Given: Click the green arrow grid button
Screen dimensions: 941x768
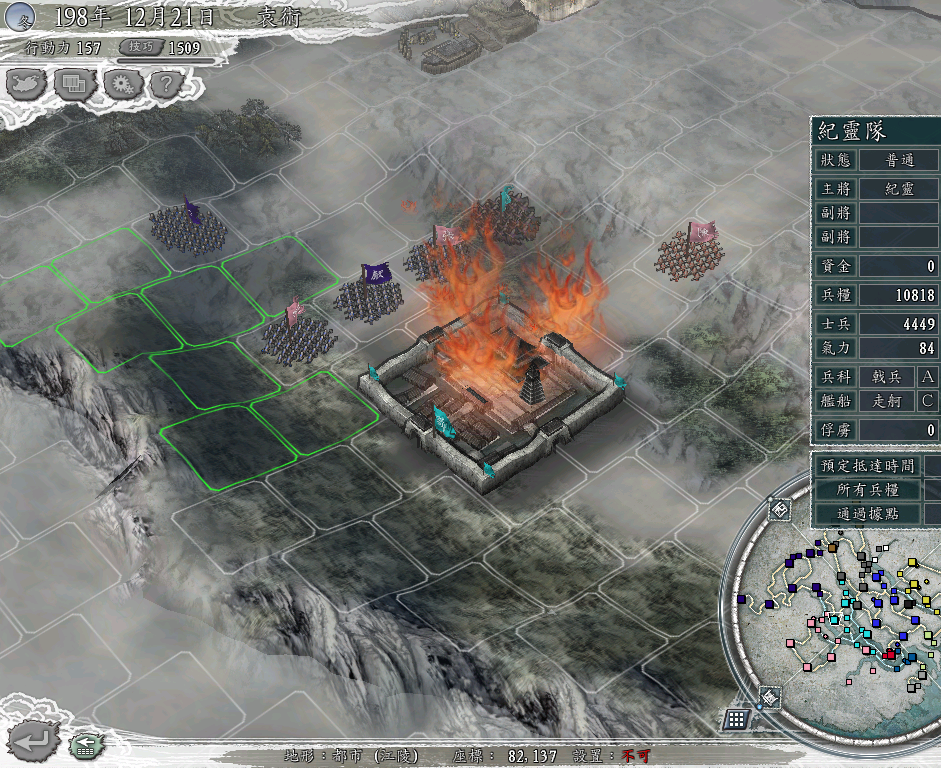Looking at the screenshot, I should click(x=84, y=745).
